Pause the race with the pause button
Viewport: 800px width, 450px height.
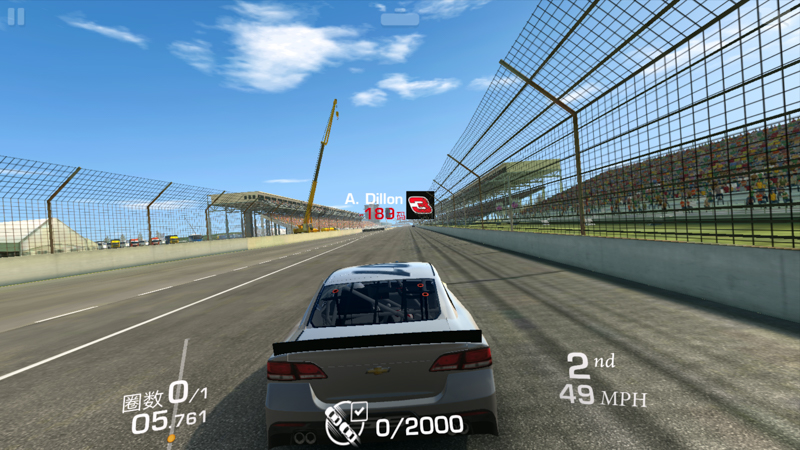click(x=16, y=17)
